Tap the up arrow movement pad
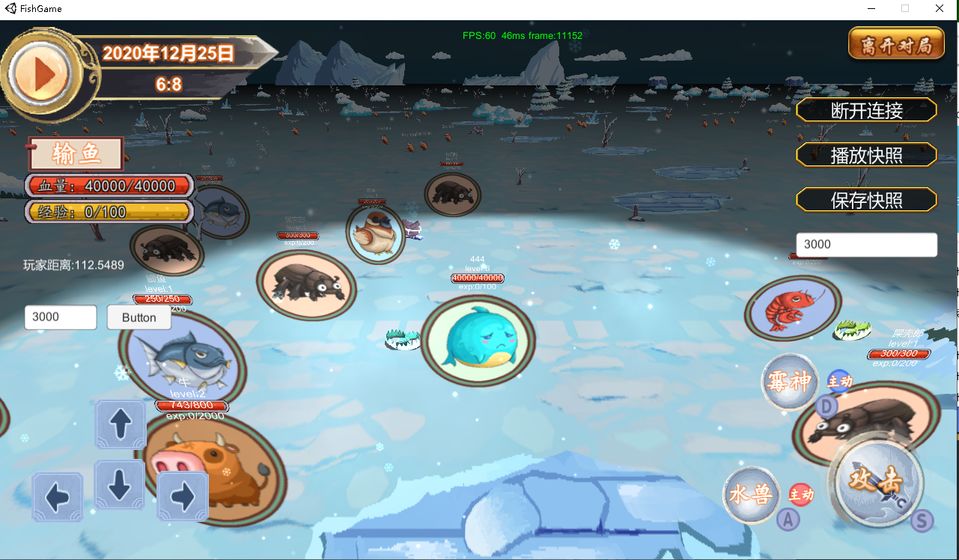Screen dimensions: 959x560 [120, 423]
